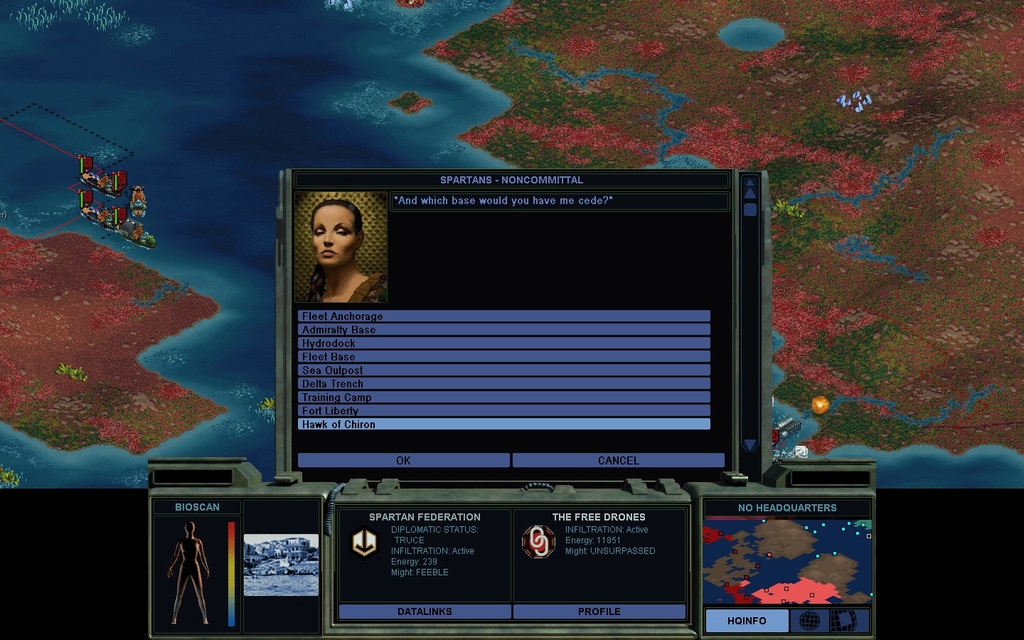Cancel the base cession dialog
This screenshot has width=1024, height=640.
pyautogui.click(x=618, y=461)
